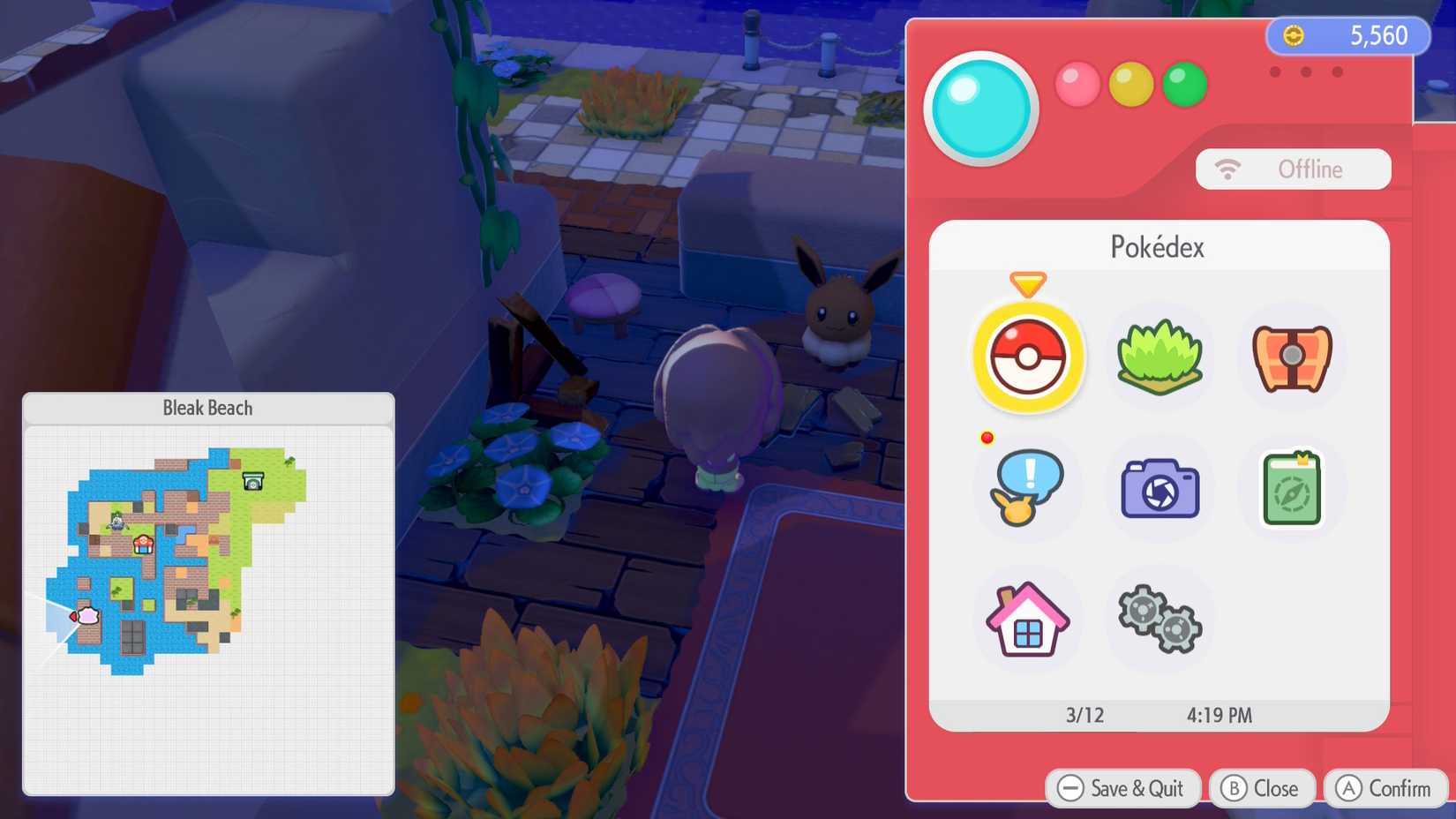This screenshot has height=819, width=1456.
Task: Click the yellow triangle above the Poké Ball
Action: pyautogui.click(x=1026, y=285)
